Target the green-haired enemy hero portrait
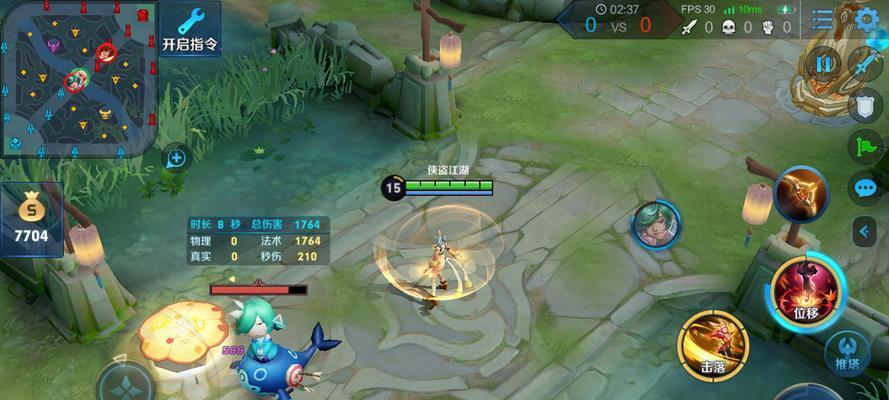Image resolution: width=889 pixels, height=400 pixels. 656,224
